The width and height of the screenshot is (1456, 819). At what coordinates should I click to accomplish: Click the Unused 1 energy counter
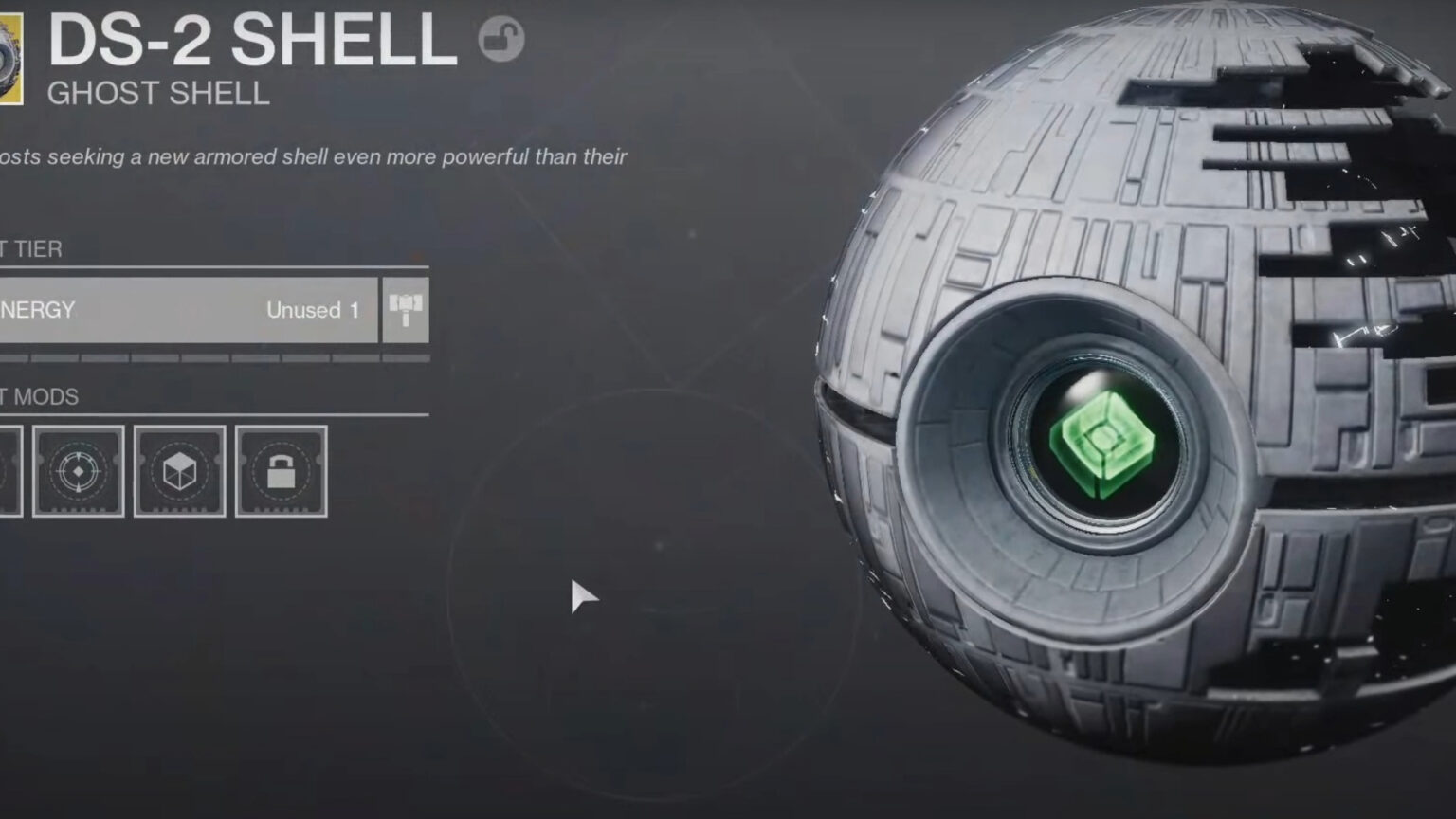point(313,310)
